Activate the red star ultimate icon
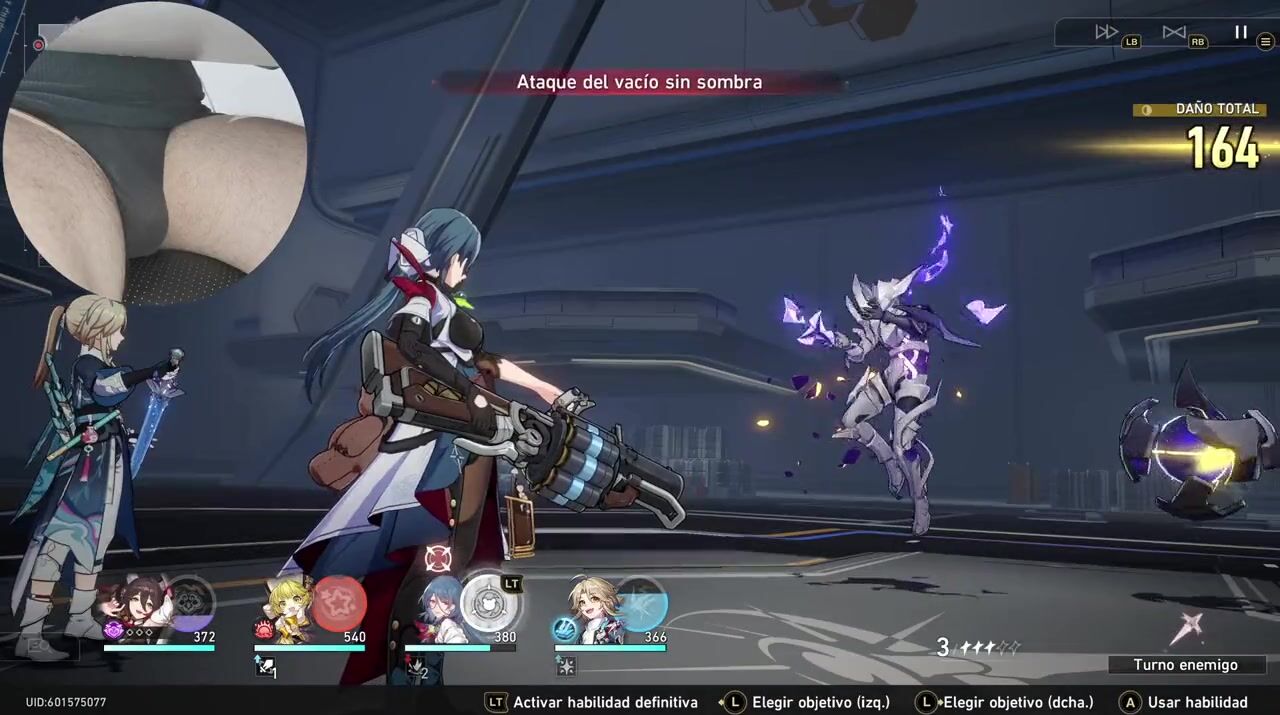Screen dimensions: 1280x715 click(339, 603)
